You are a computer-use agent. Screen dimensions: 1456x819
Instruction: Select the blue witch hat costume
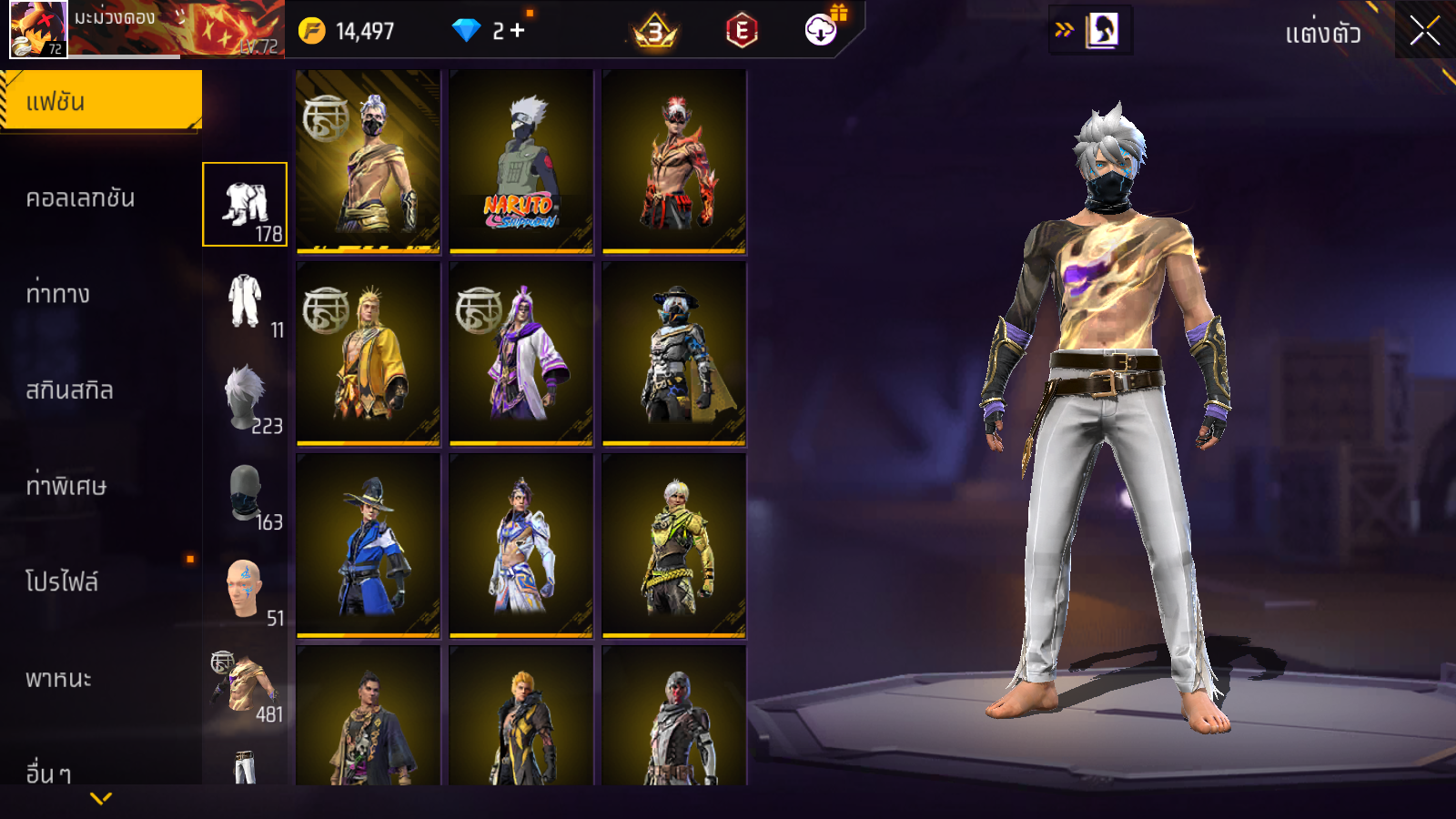click(x=369, y=546)
